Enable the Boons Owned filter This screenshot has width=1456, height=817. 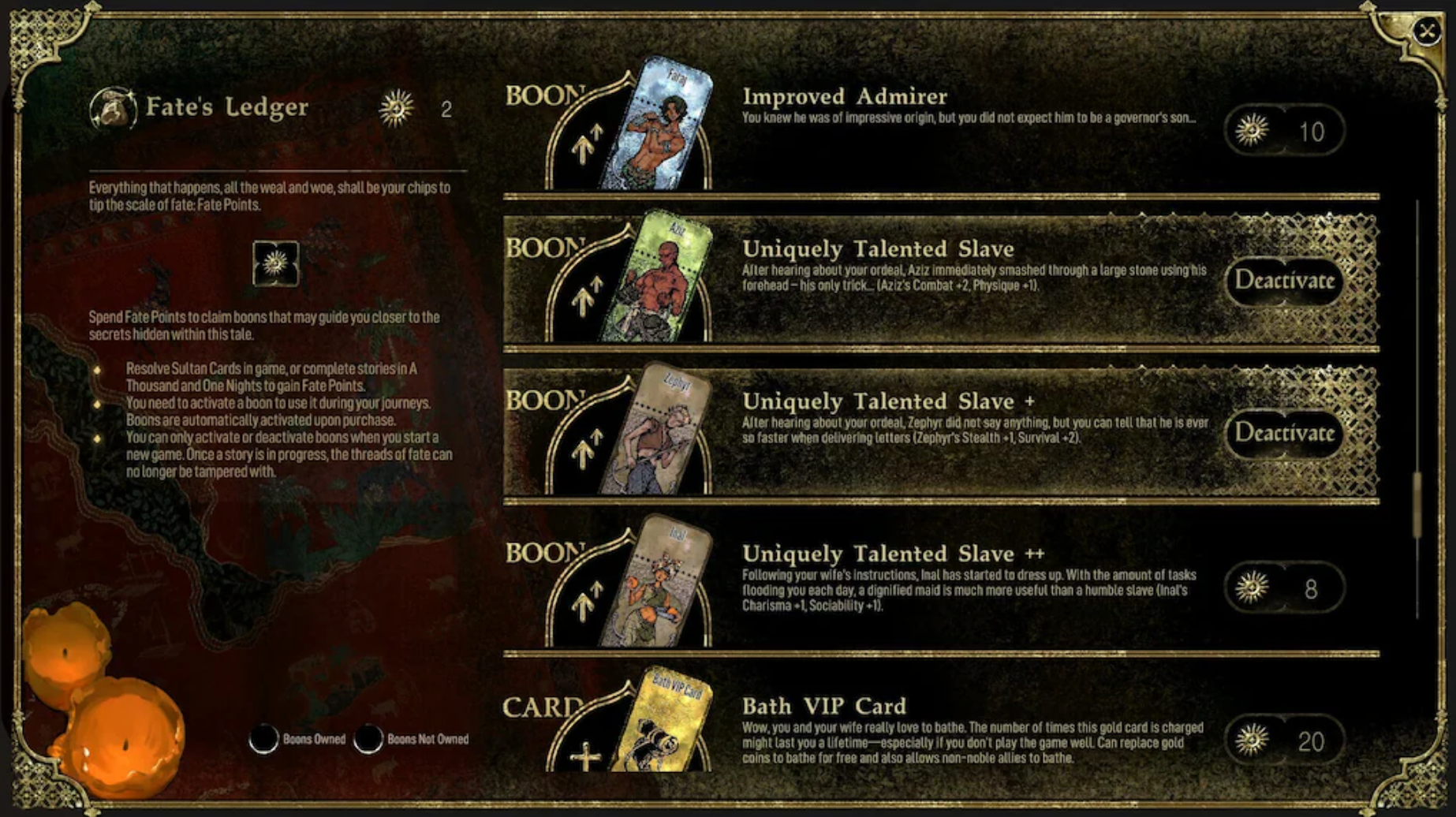266,739
